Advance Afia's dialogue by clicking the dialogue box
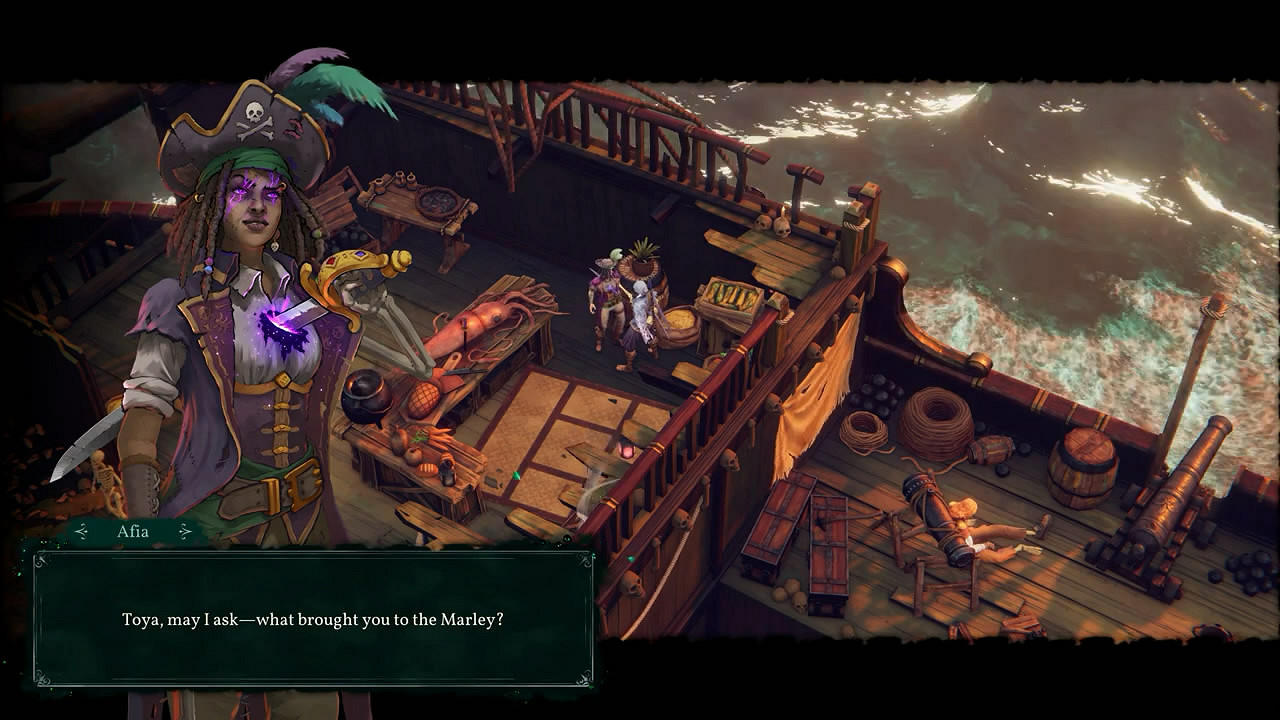Screen dimensions: 1280x720 (x=313, y=619)
